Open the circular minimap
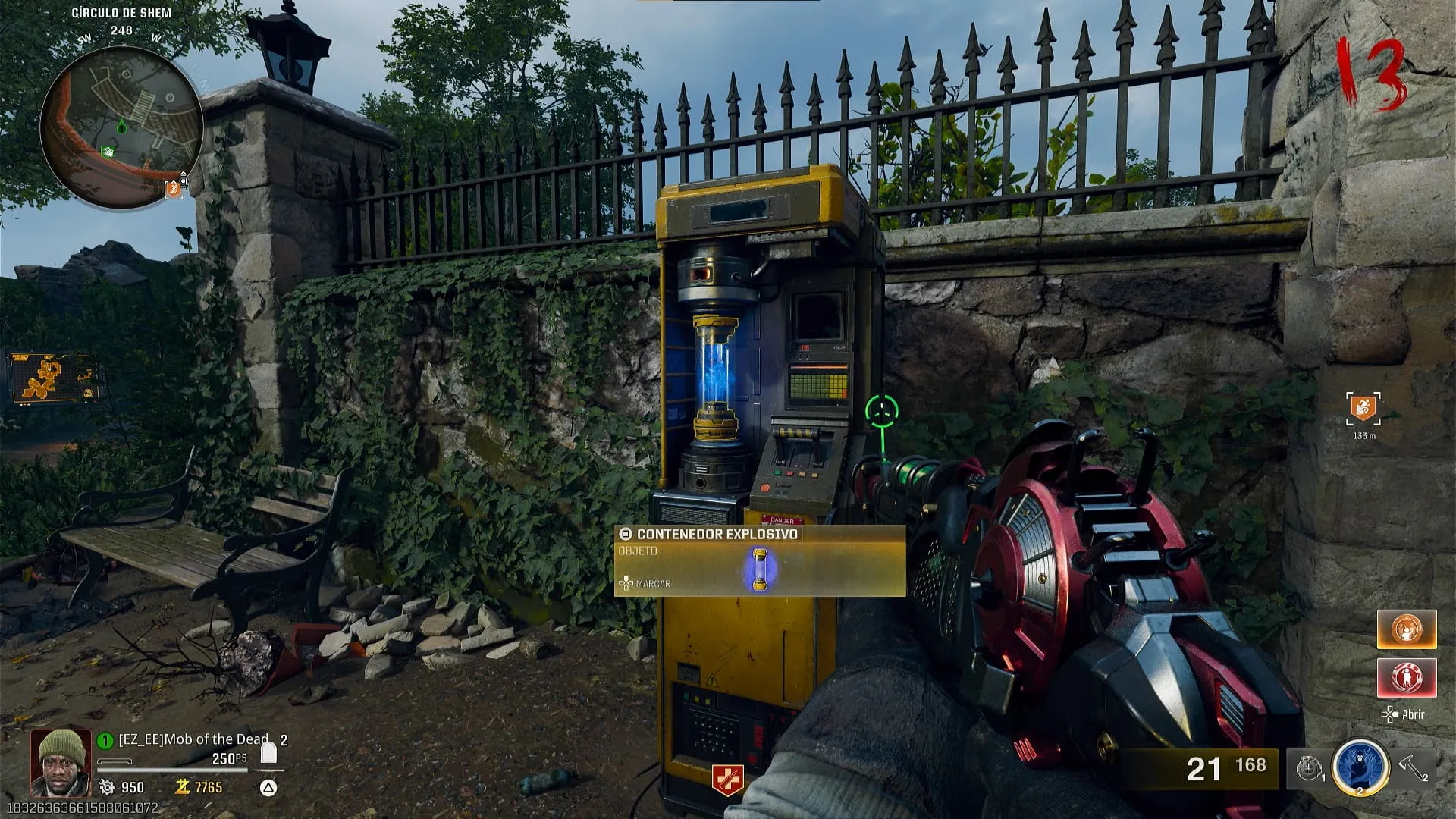The width and height of the screenshot is (1456, 819). 121,127
